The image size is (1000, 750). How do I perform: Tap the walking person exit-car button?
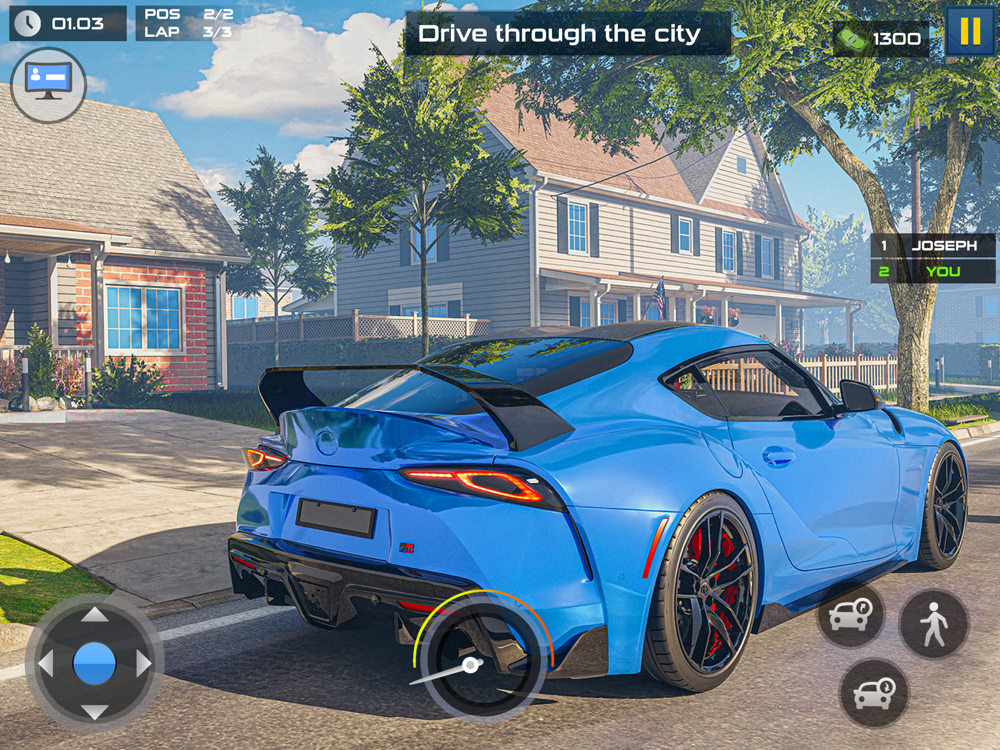934,624
